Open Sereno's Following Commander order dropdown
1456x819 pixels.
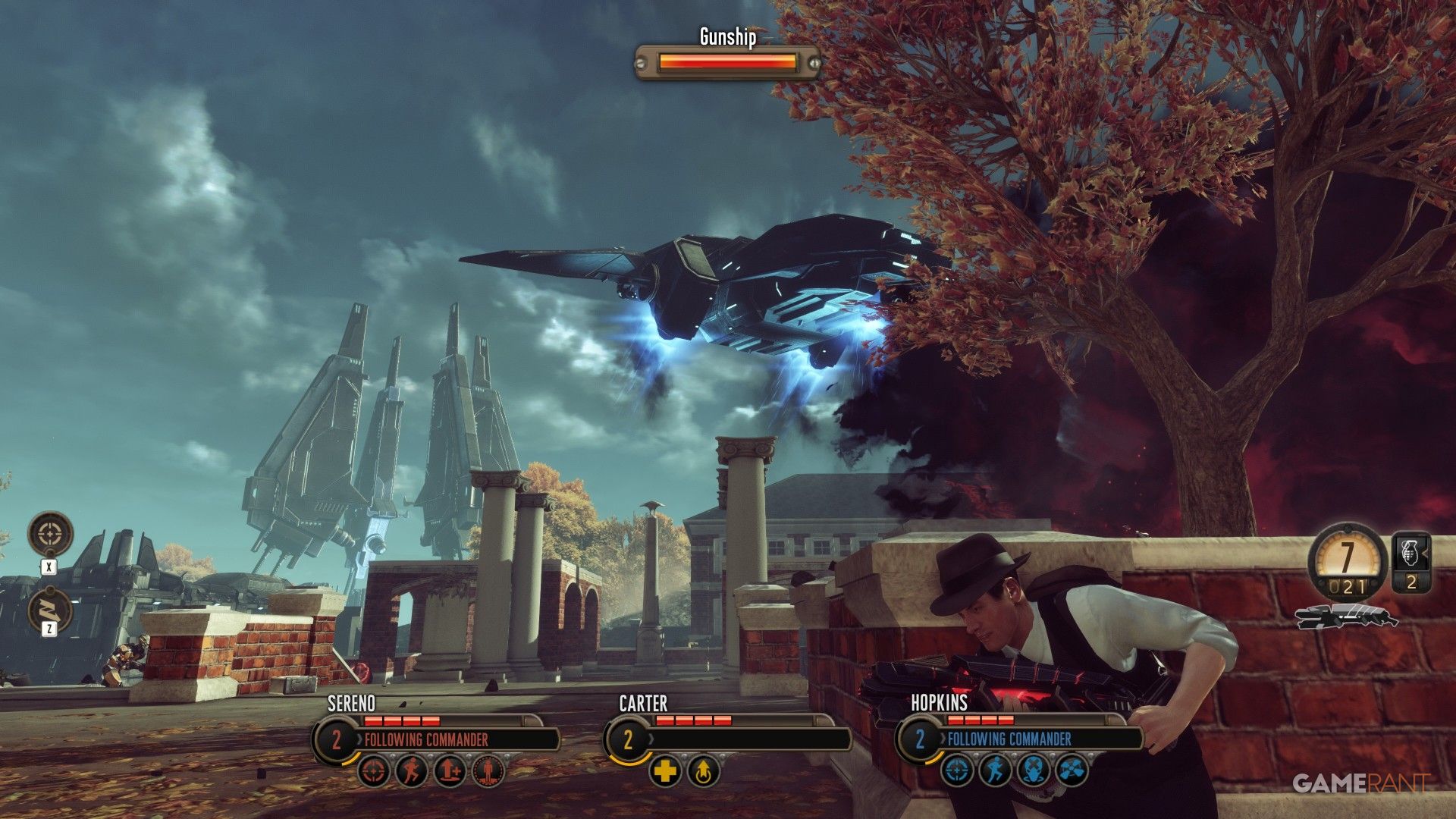426,739
